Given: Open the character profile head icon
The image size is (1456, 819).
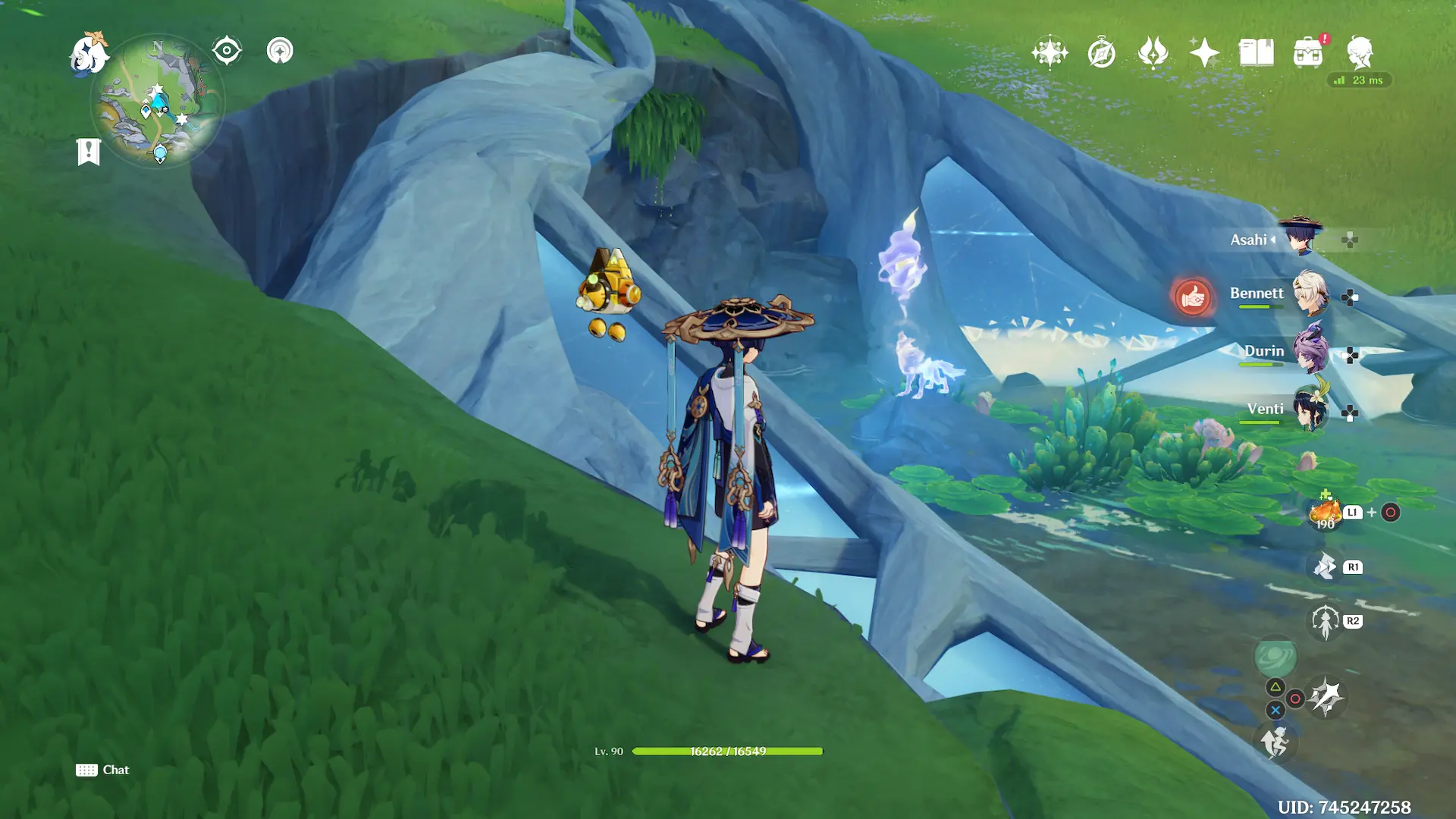Looking at the screenshot, I should [x=1360, y=53].
